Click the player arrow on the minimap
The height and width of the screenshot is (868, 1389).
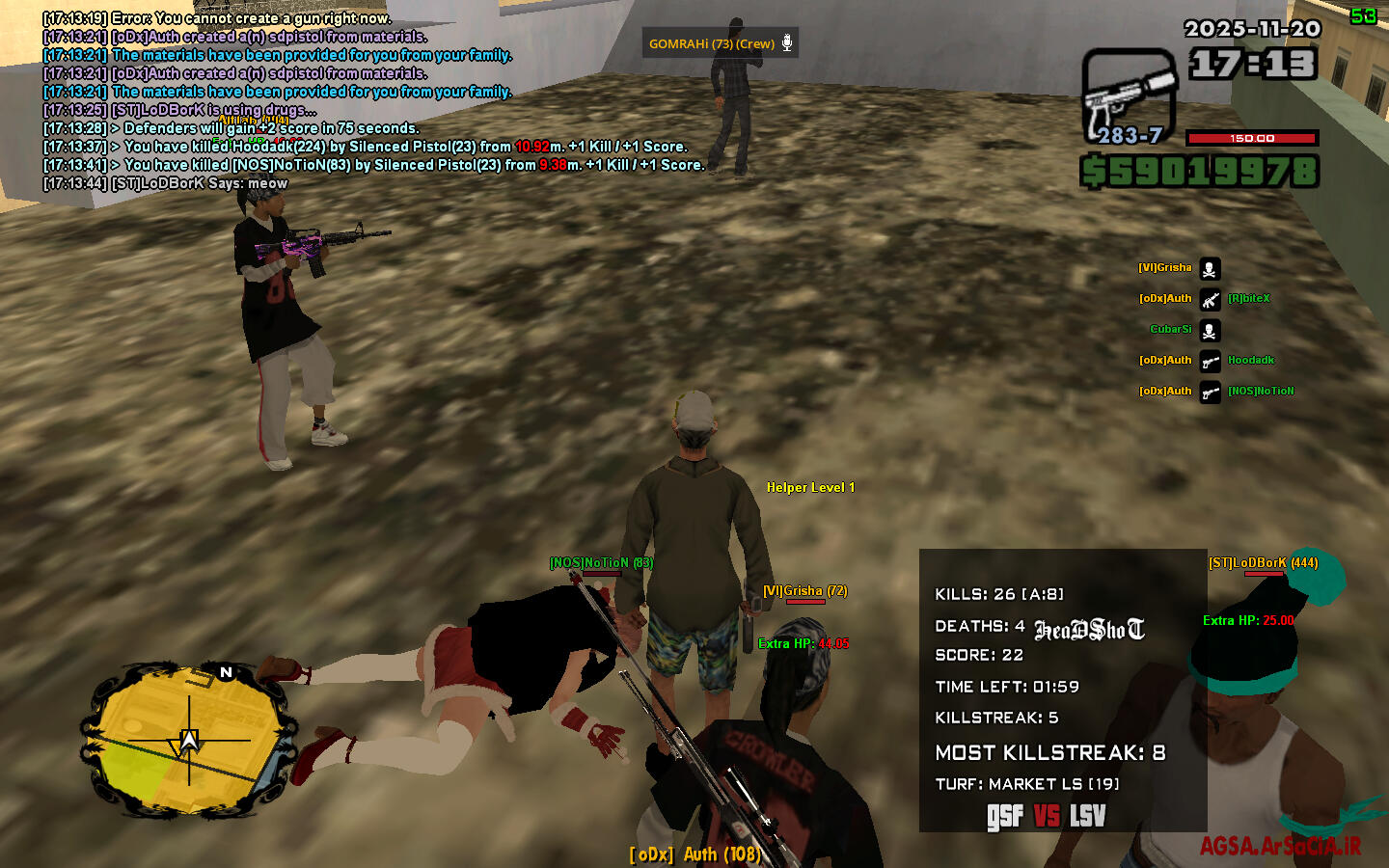[x=189, y=742]
